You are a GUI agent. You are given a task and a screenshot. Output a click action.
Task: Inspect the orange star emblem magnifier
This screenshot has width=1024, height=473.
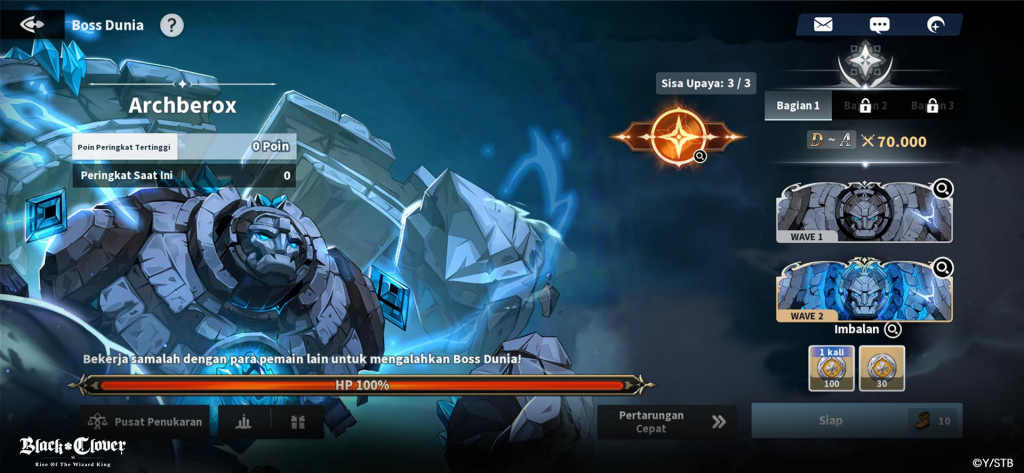point(701,156)
